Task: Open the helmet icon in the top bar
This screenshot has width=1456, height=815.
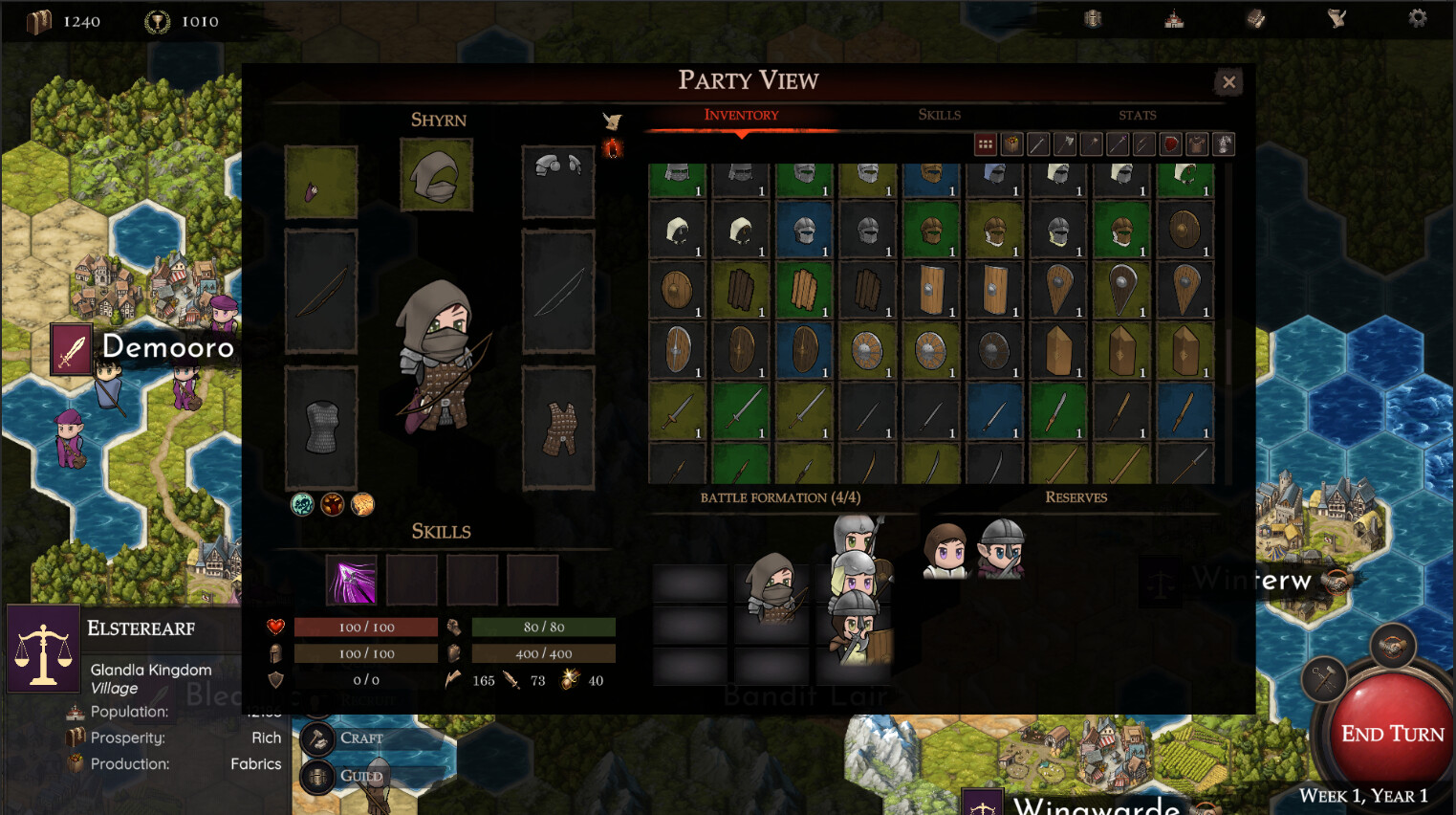Action: (x=1093, y=18)
